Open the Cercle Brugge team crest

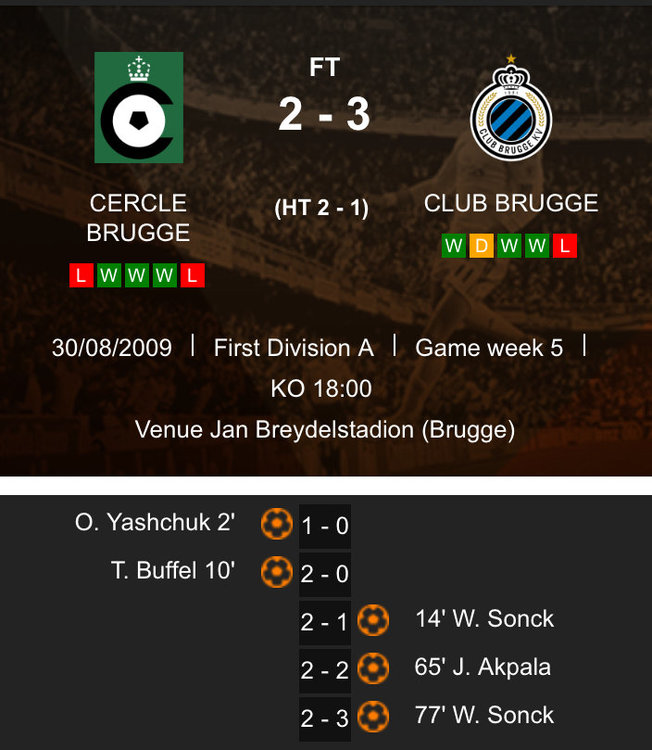coord(139,108)
